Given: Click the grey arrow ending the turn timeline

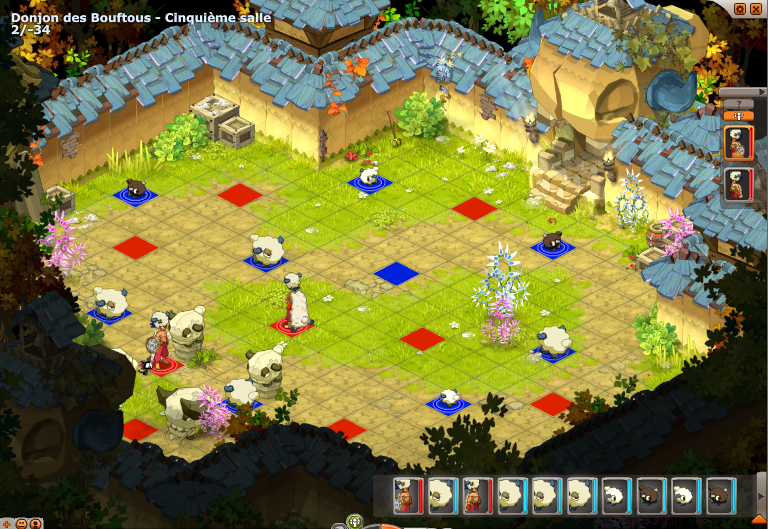Looking at the screenshot, I should pyautogui.click(x=761, y=495).
